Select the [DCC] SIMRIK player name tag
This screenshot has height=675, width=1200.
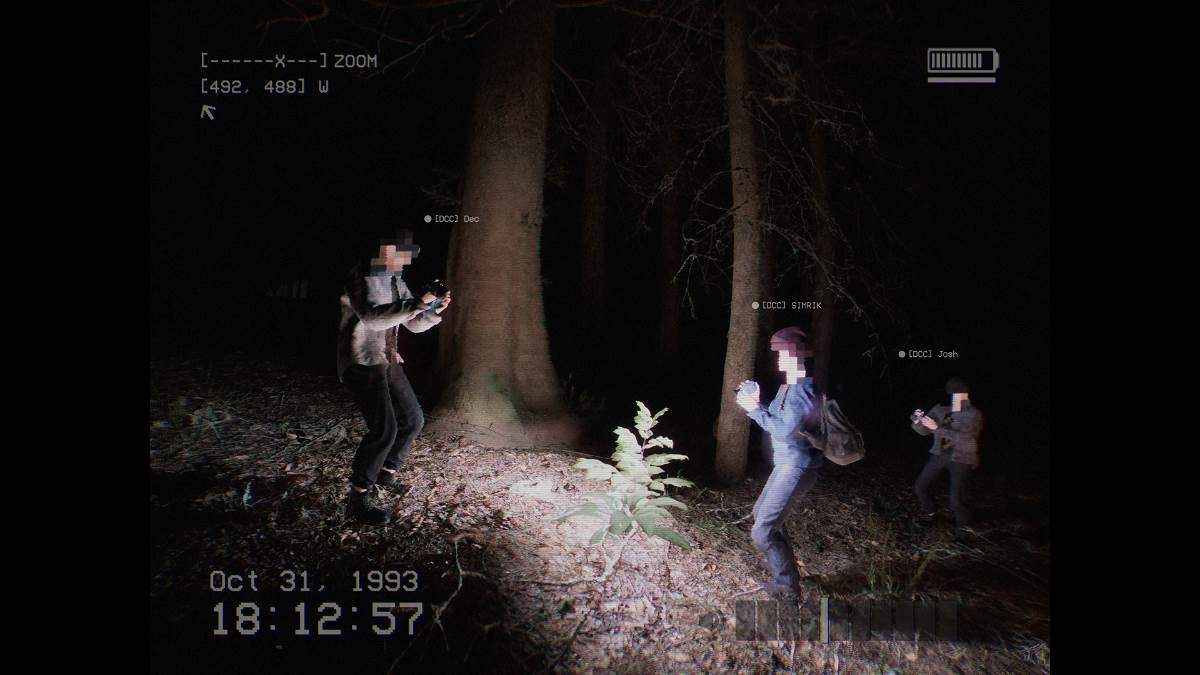tap(790, 306)
